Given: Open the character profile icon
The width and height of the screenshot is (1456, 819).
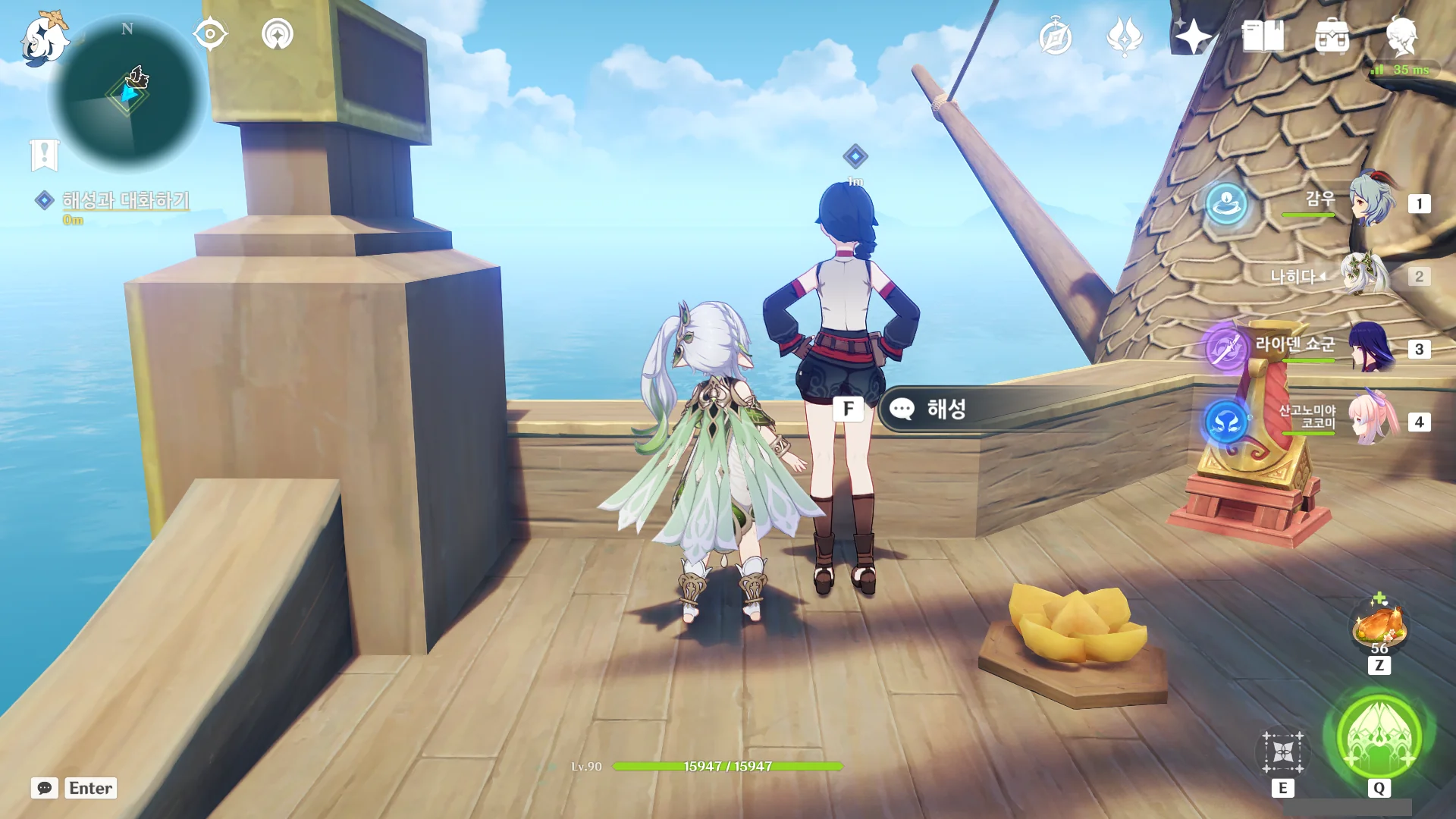Looking at the screenshot, I should 1401,36.
